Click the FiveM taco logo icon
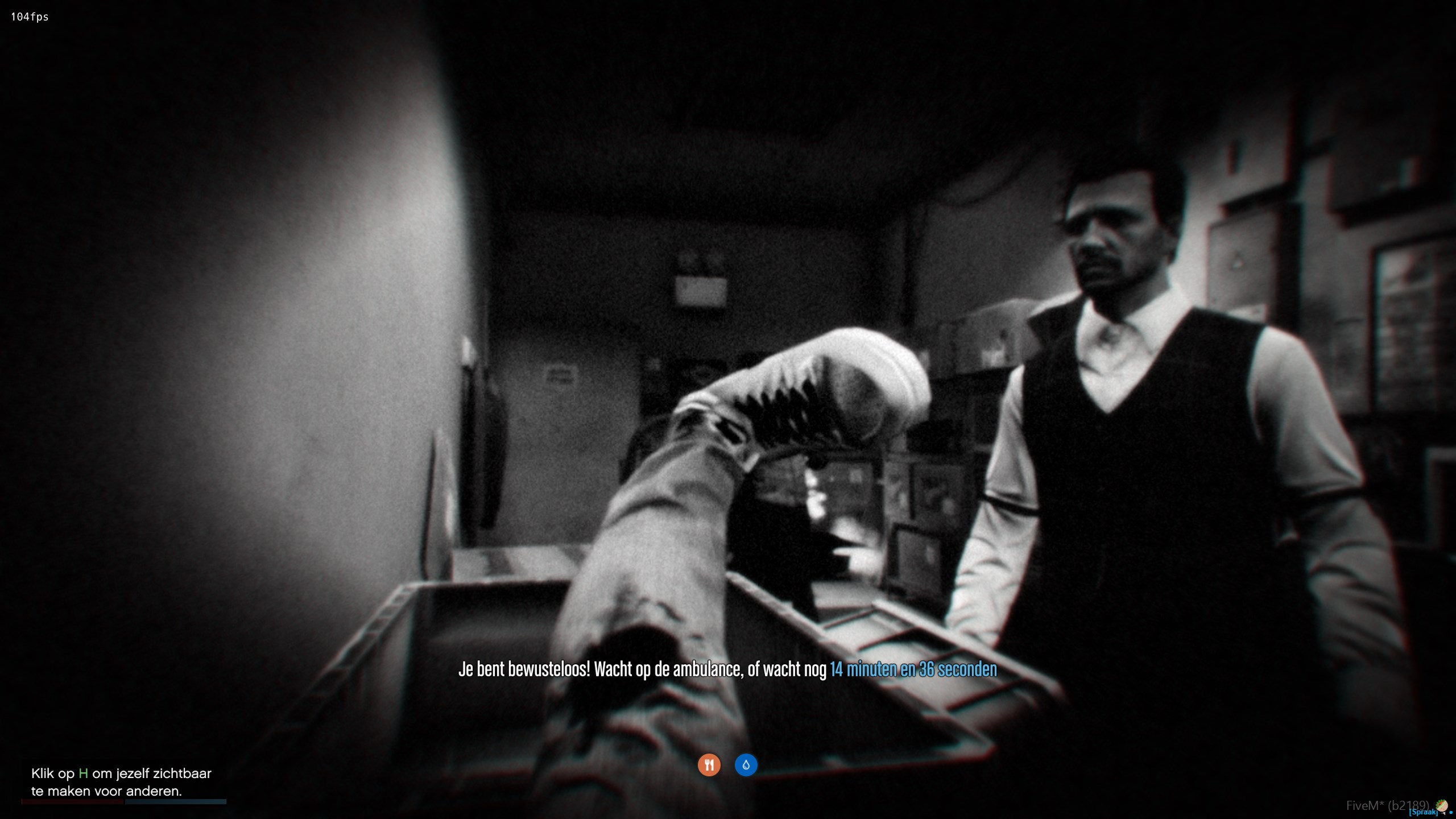1456x819 pixels. 1441,805
